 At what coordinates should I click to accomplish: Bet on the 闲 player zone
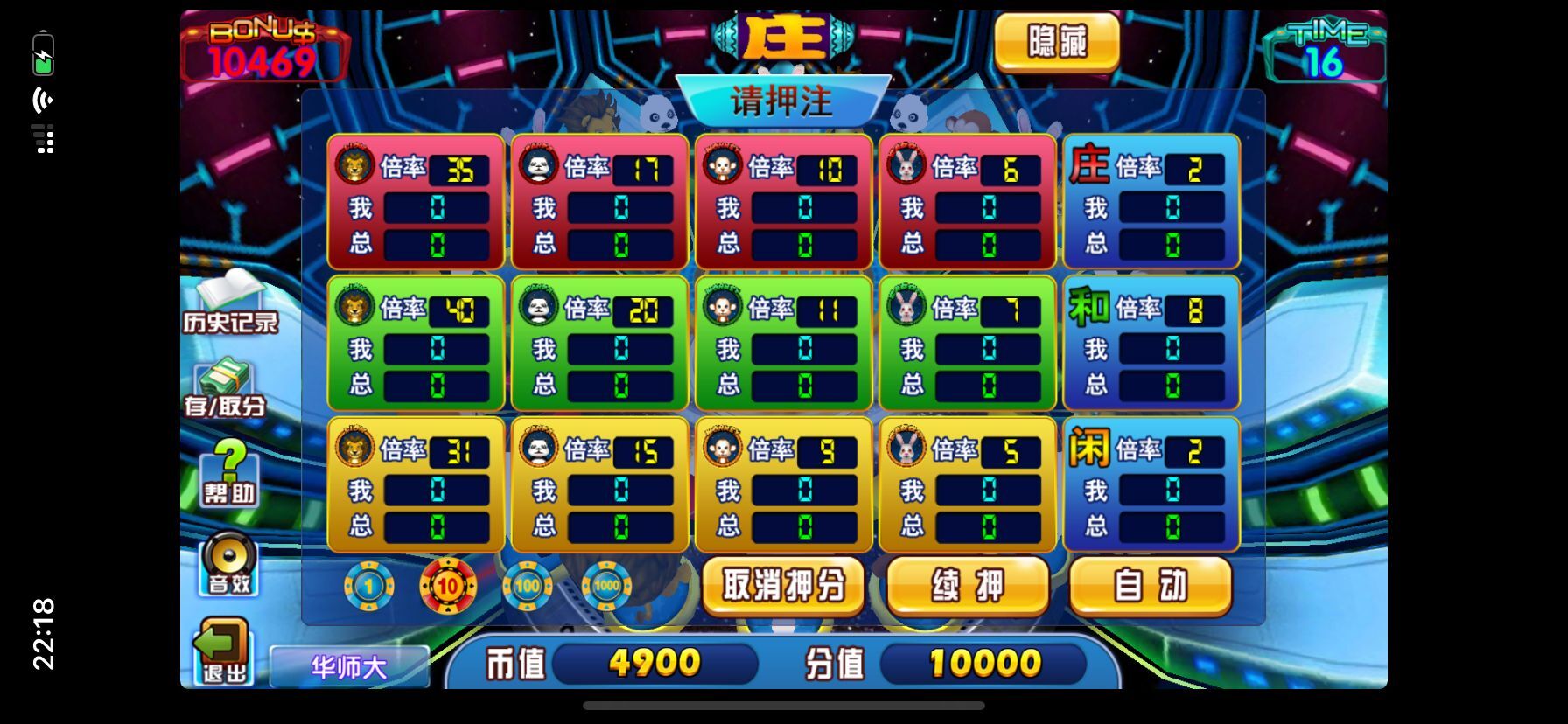[x=1150, y=484]
